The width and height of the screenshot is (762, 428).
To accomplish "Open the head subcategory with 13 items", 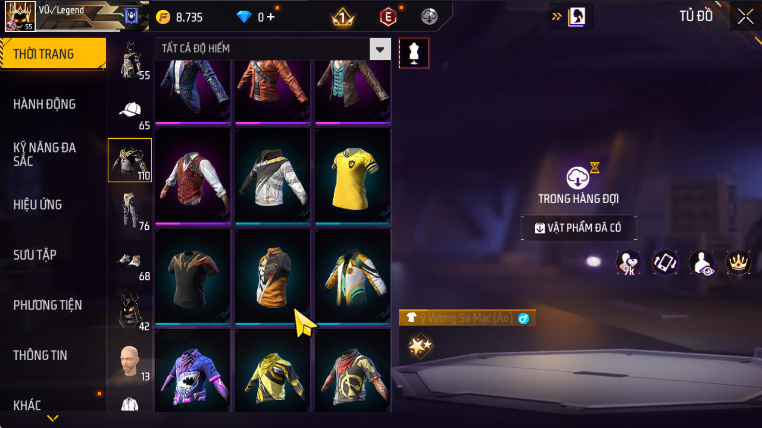I will click(x=129, y=361).
